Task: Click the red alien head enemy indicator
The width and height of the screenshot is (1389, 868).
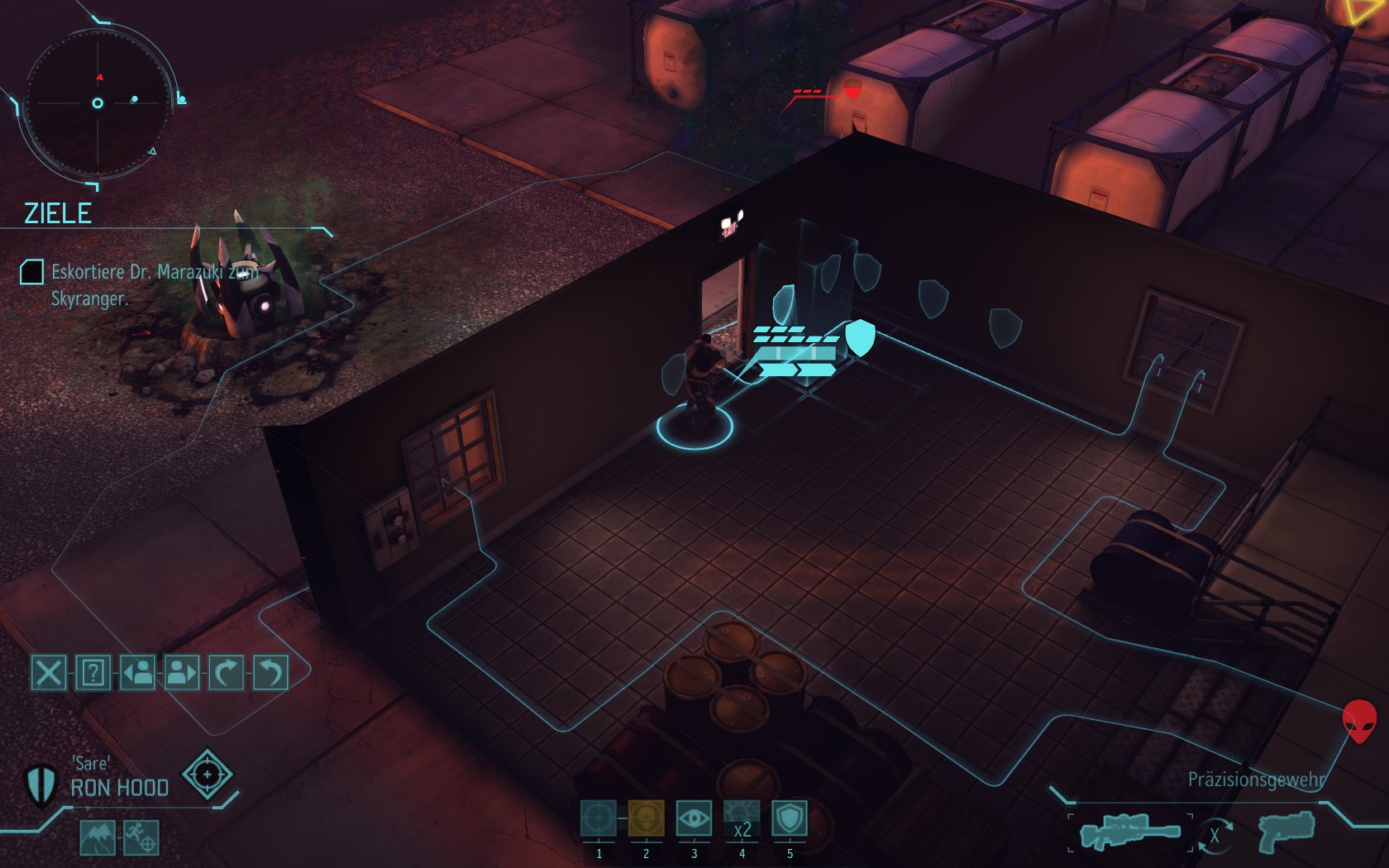Action: (1359, 720)
